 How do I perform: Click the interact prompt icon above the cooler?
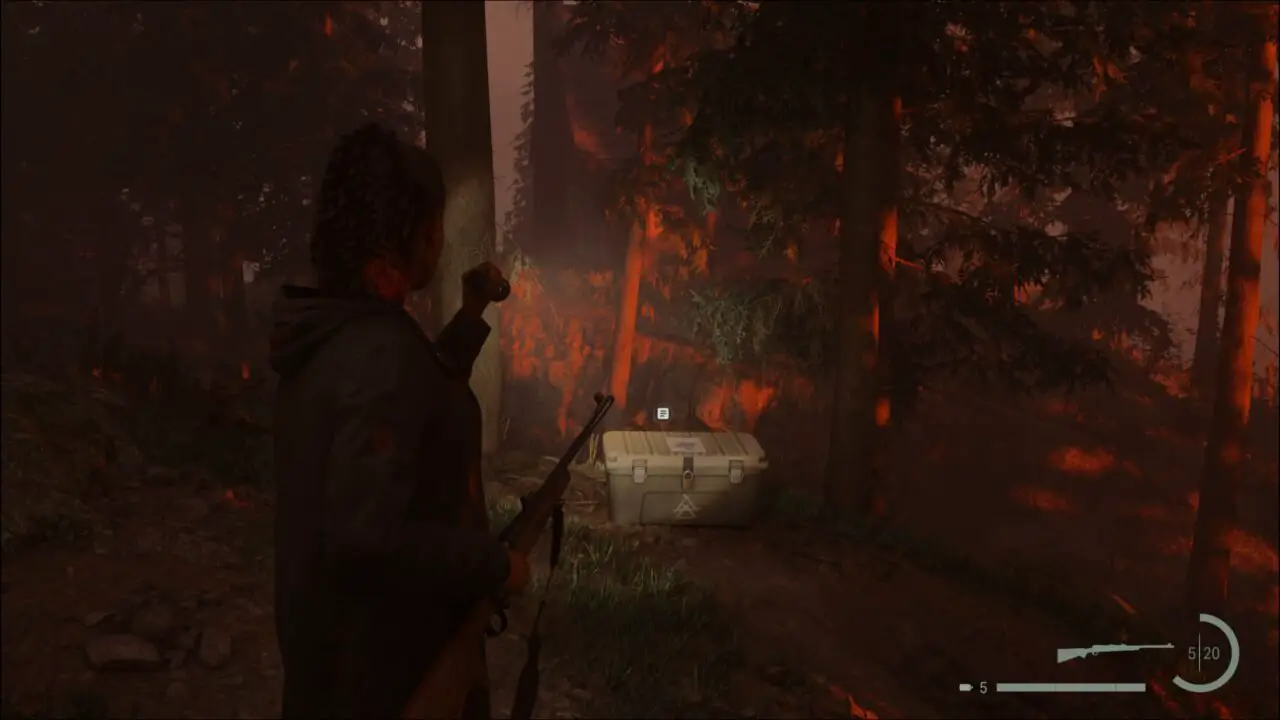pyautogui.click(x=663, y=413)
